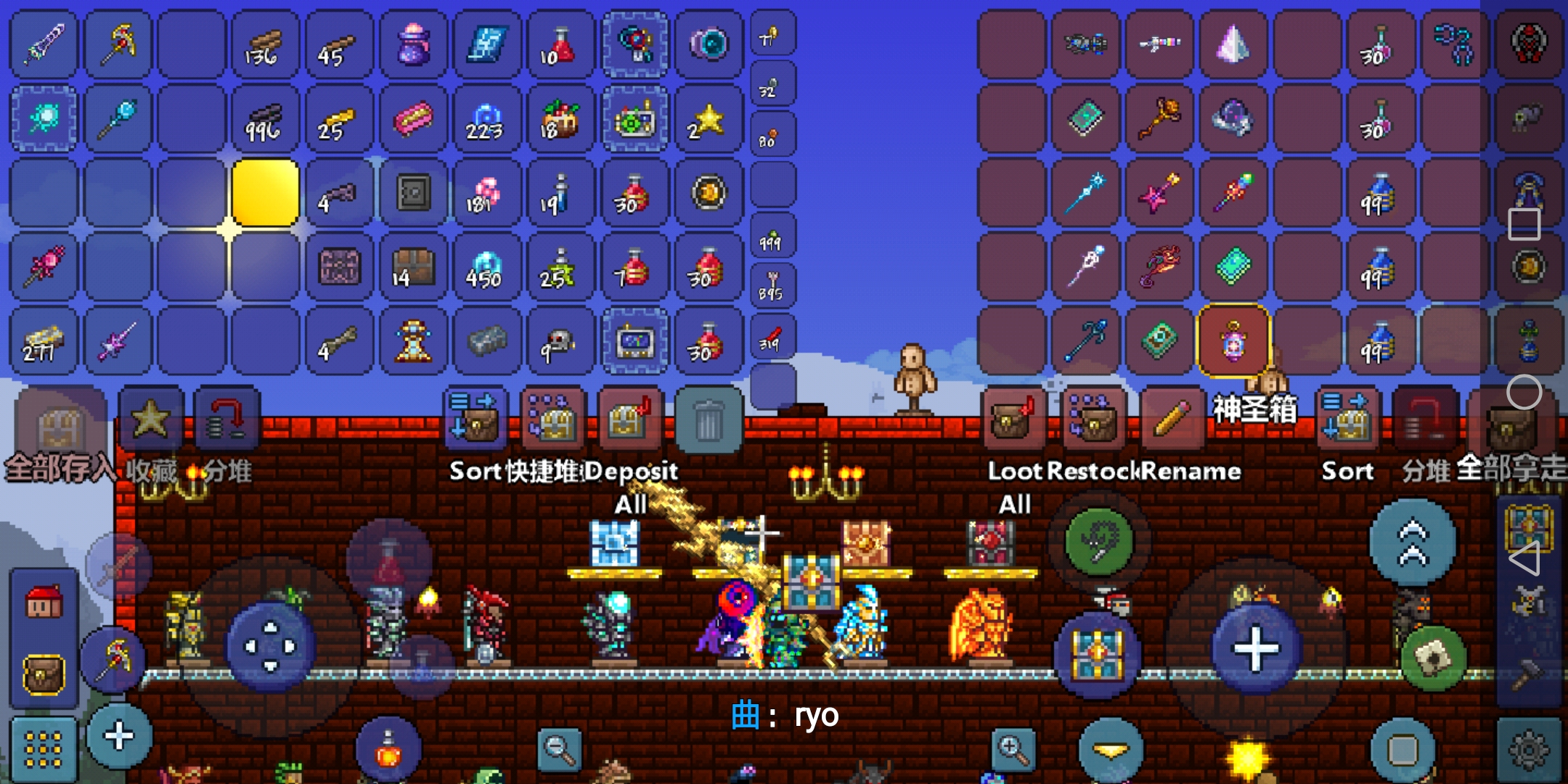Restock items from the chest
The height and width of the screenshot is (784, 1568).
tap(1093, 419)
